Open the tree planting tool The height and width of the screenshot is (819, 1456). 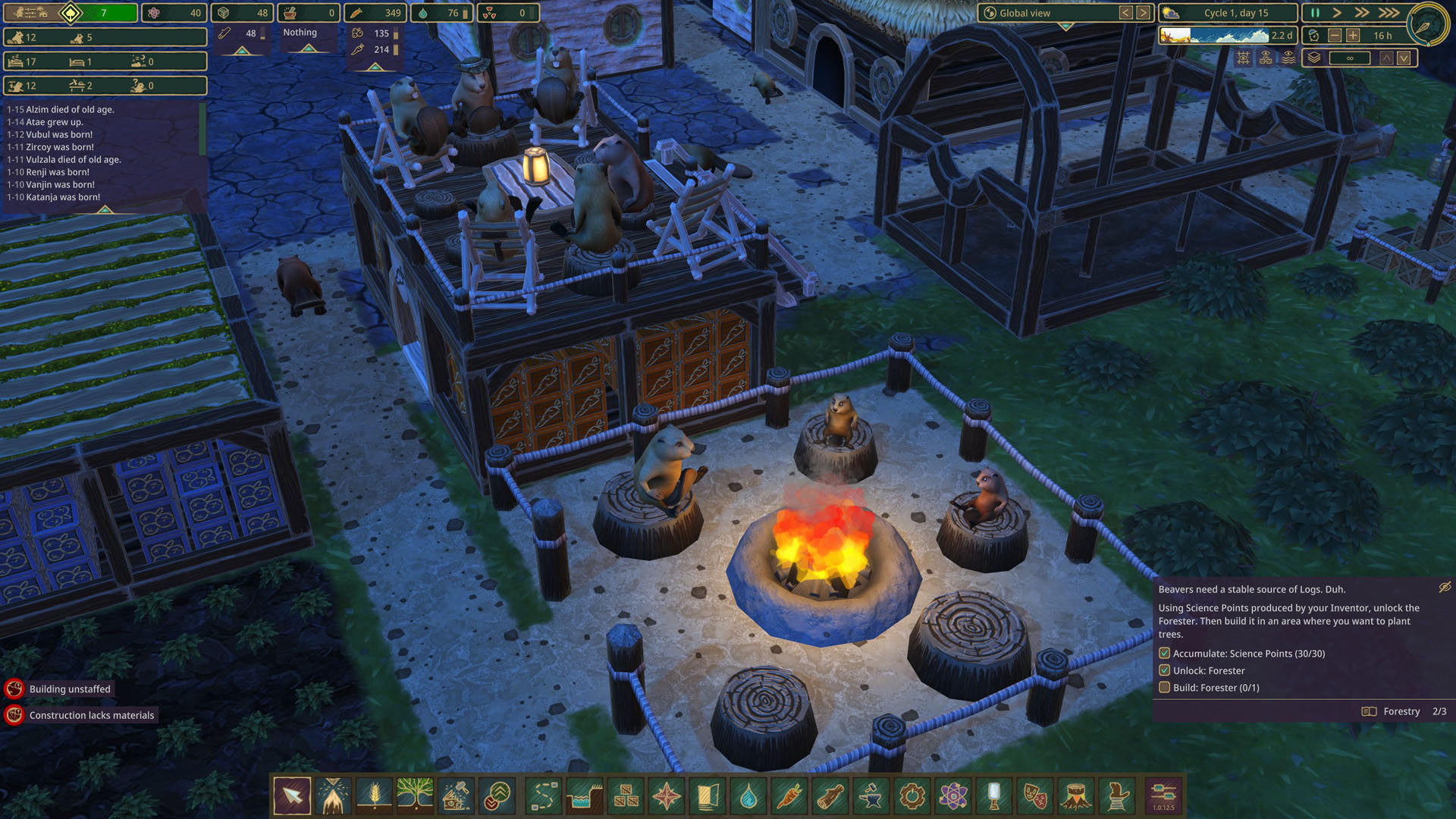point(415,795)
